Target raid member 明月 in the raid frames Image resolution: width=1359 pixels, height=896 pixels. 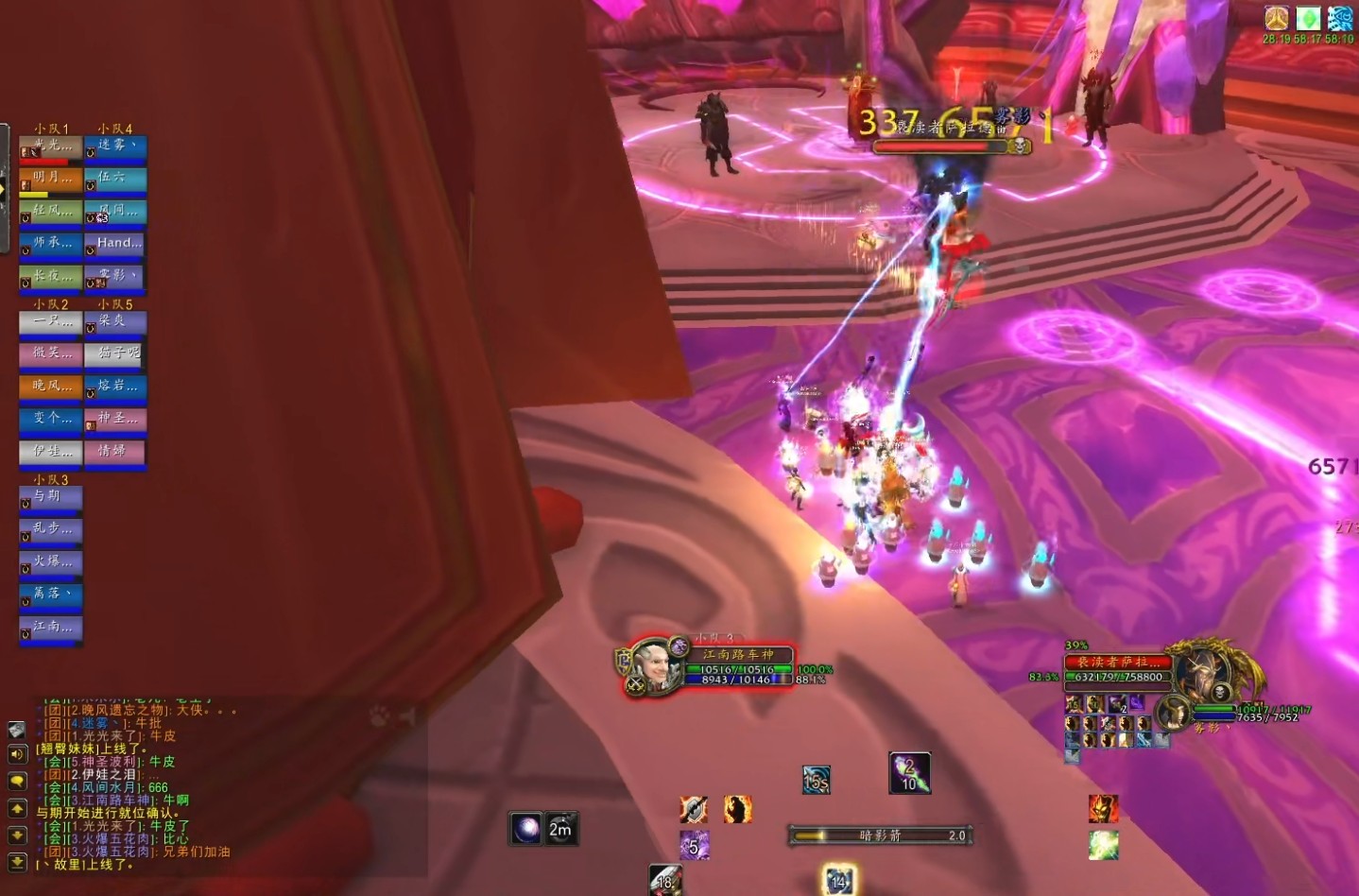tap(50, 180)
